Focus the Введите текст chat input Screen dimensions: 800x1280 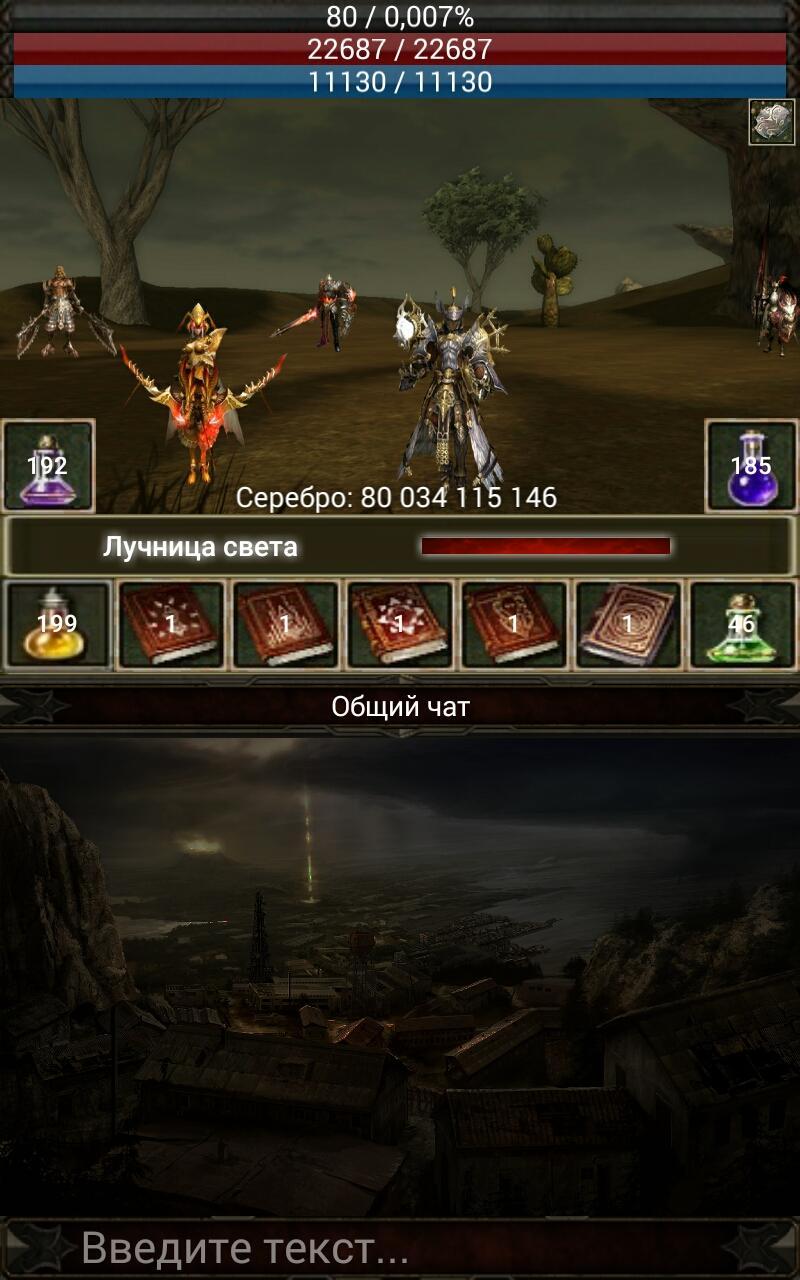coord(400,1248)
